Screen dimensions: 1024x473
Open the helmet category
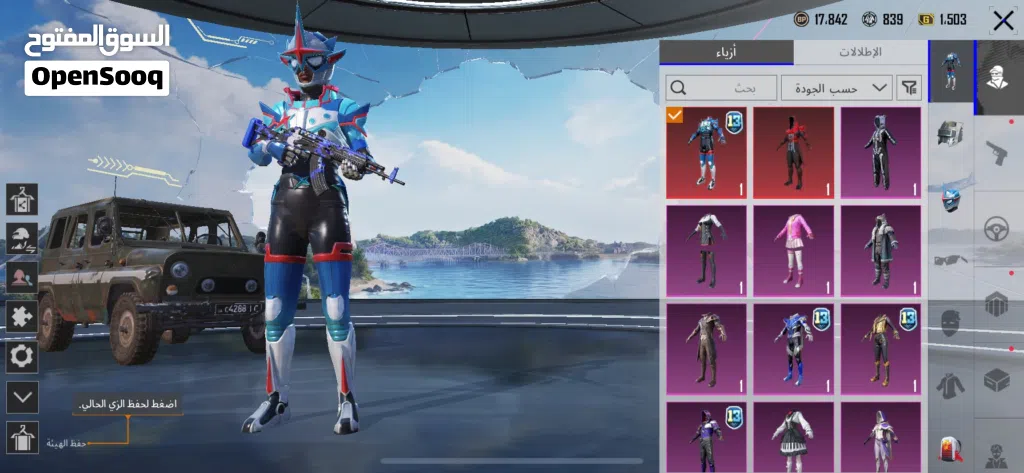point(950,131)
